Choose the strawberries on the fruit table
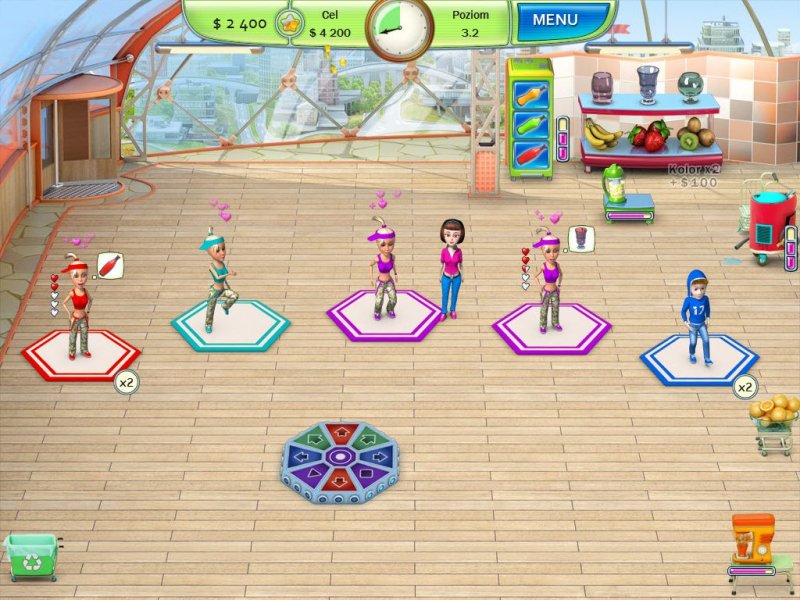Image resolution: width=800 pixels, height=600 pixels. (x=651, y=134)
